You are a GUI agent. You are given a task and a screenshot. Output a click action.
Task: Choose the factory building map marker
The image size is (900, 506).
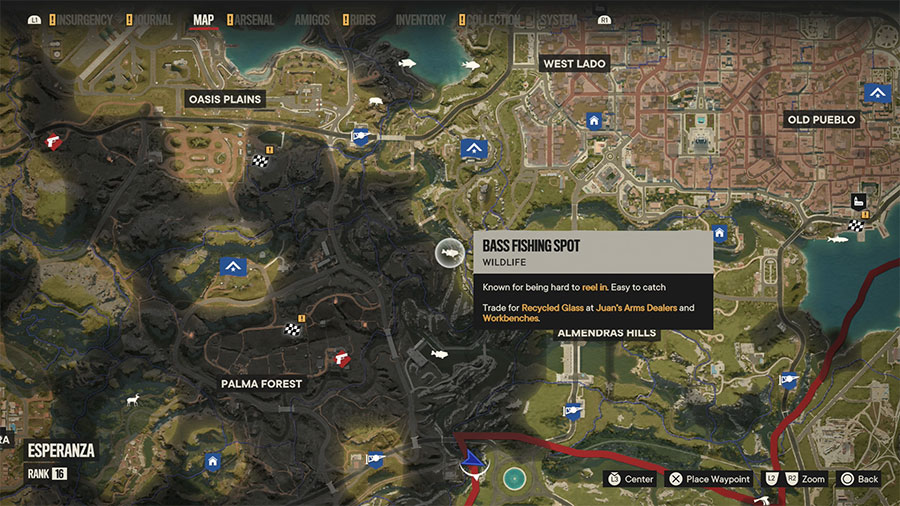858,201
